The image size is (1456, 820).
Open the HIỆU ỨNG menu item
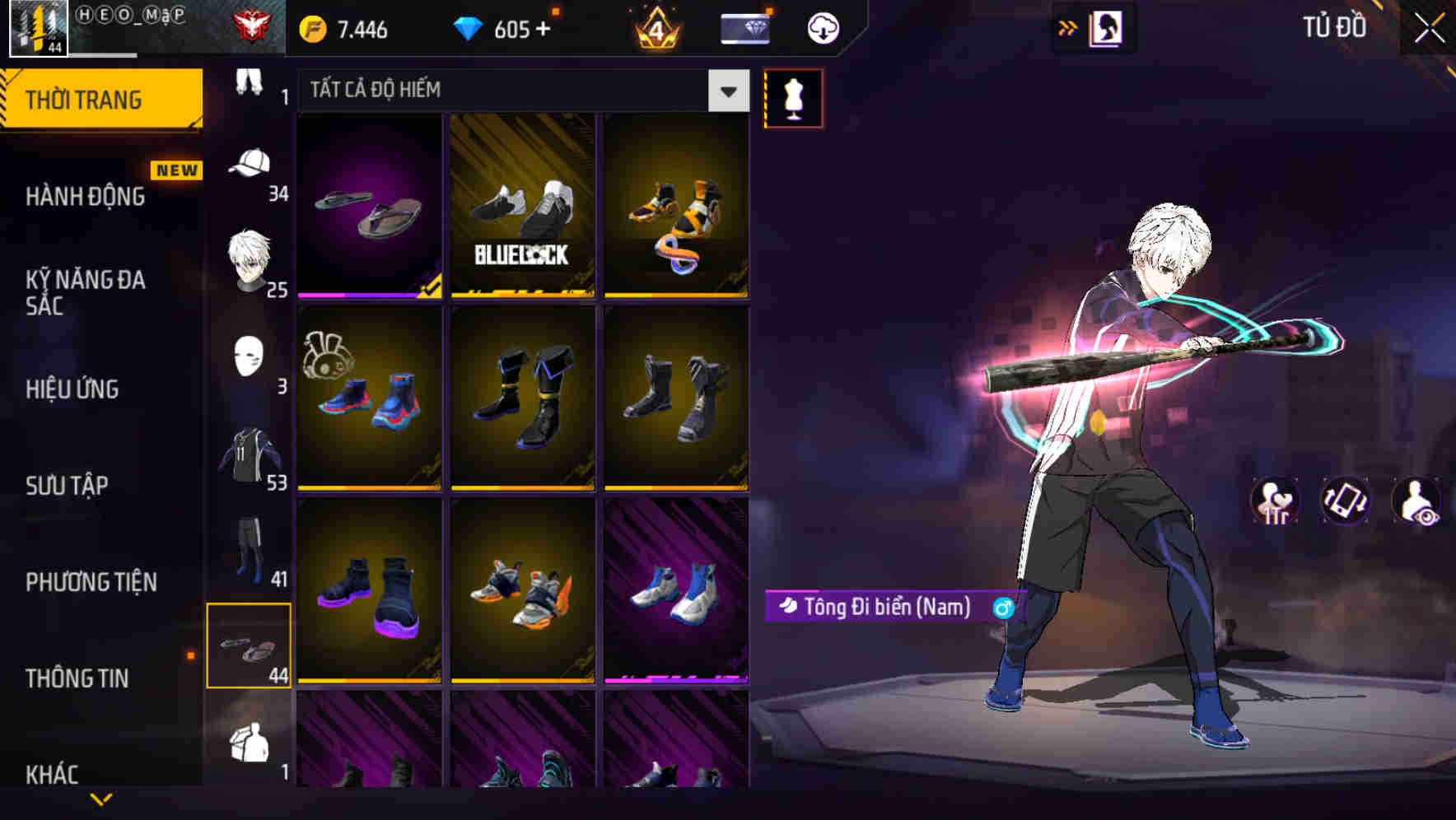(x=72, y=389)
